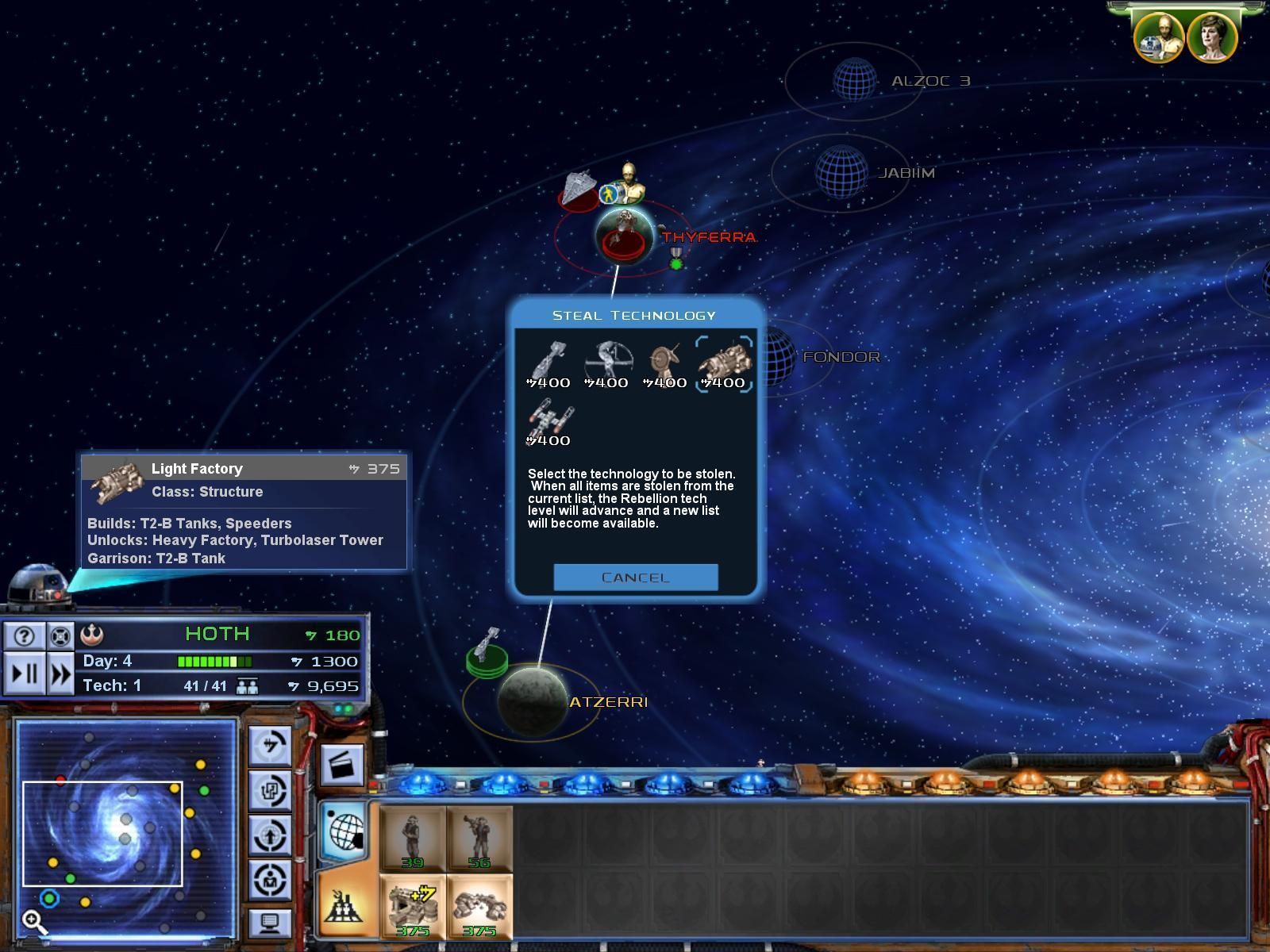The image size is (1270, 952).
Task: Activate fast forward speed
Action: click(x=60, y=674)
